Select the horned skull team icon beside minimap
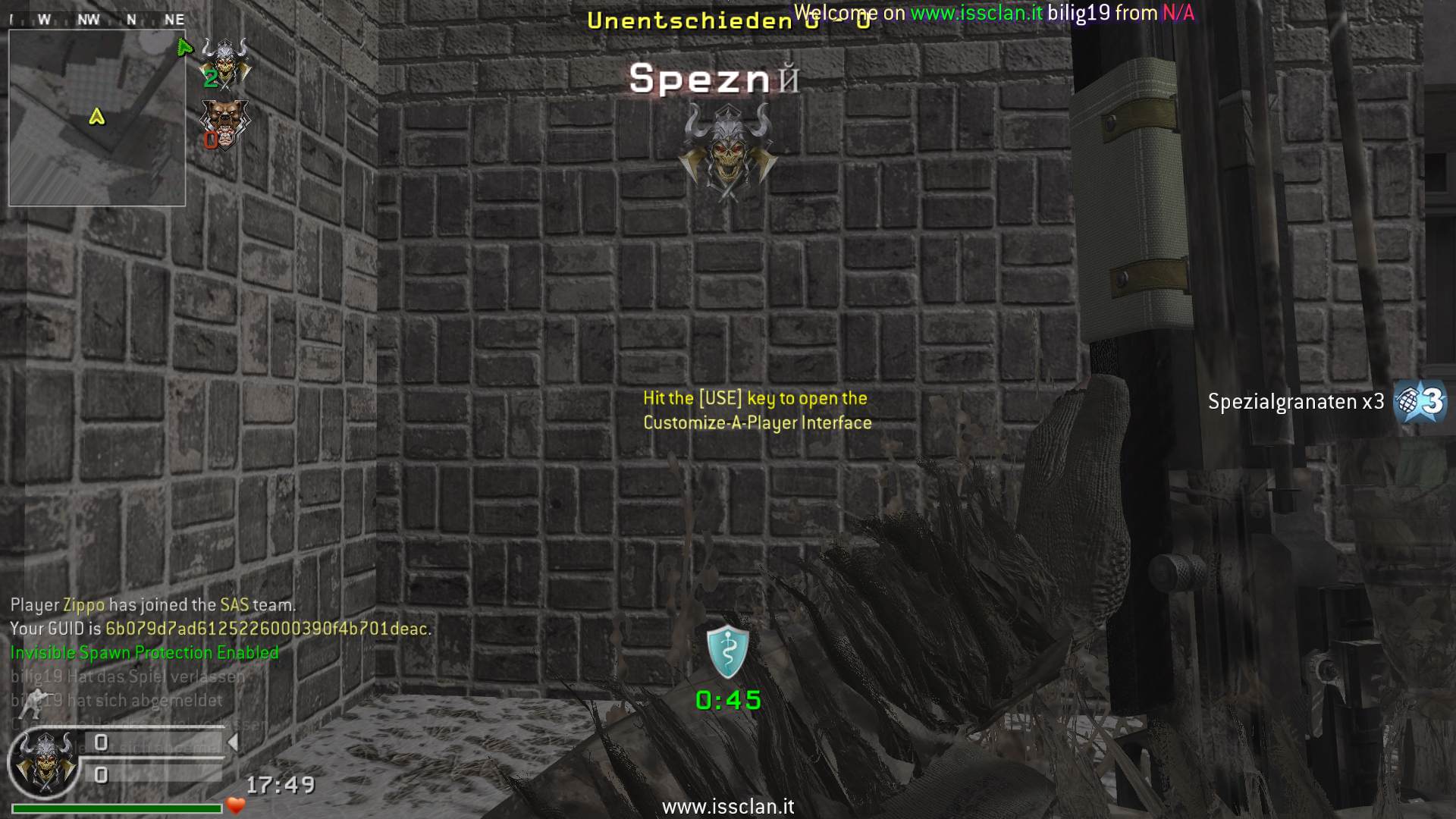The height and width of the screenshot is (819, 1456). [225, 62]
